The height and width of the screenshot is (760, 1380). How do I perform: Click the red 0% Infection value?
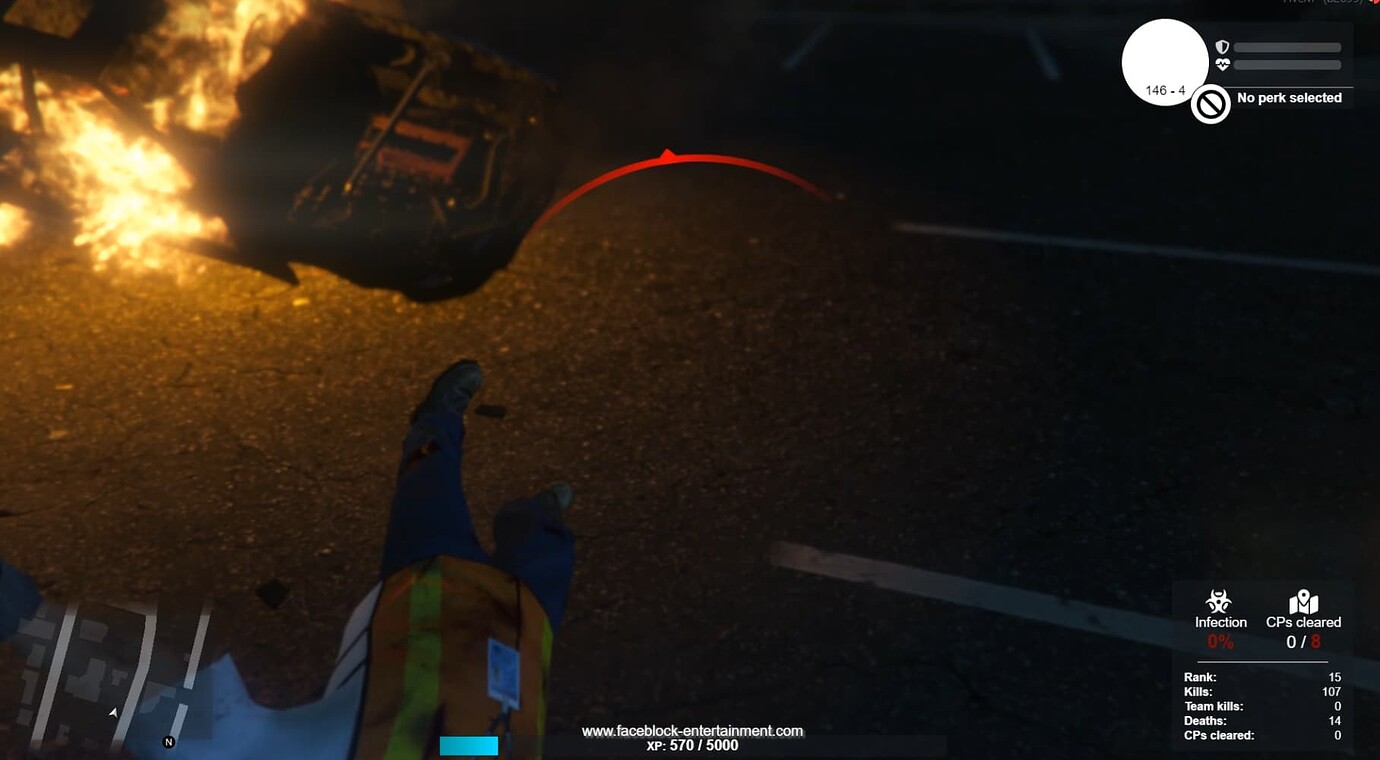point(1220,641)
